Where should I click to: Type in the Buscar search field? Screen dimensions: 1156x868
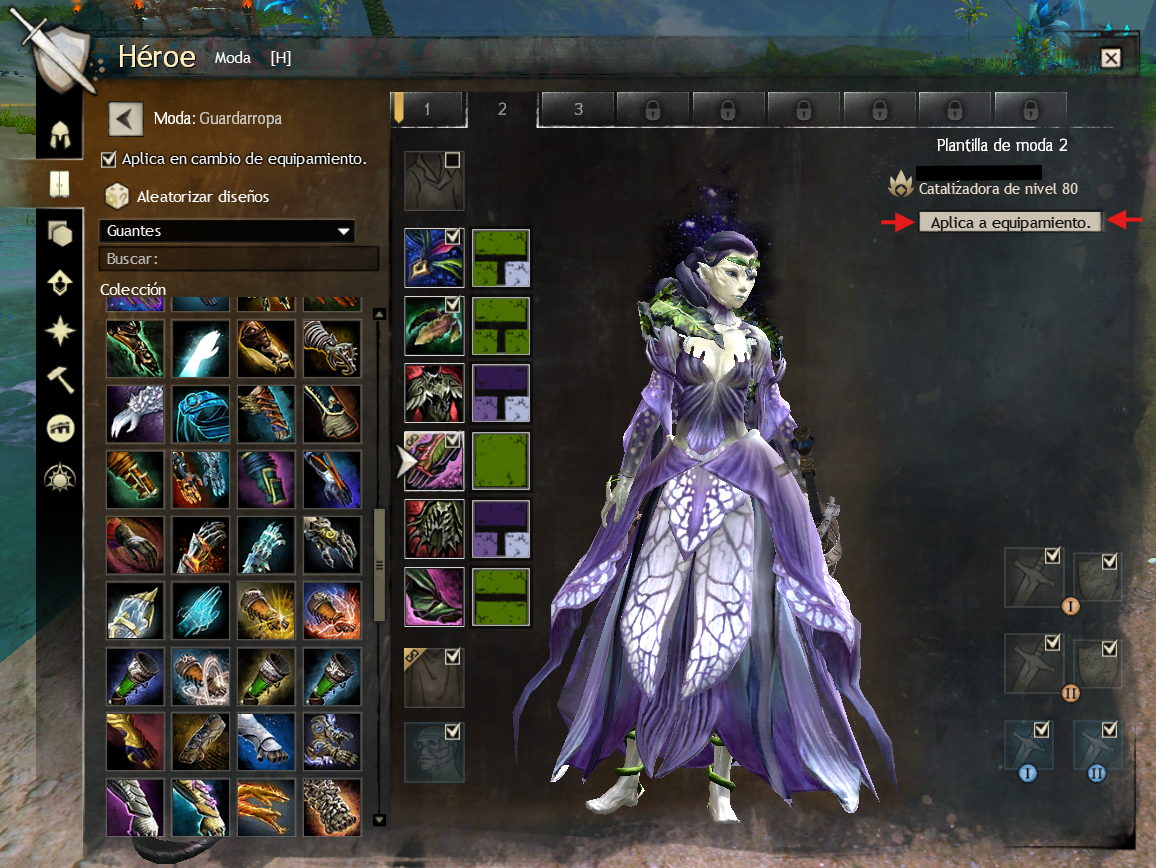238,259
